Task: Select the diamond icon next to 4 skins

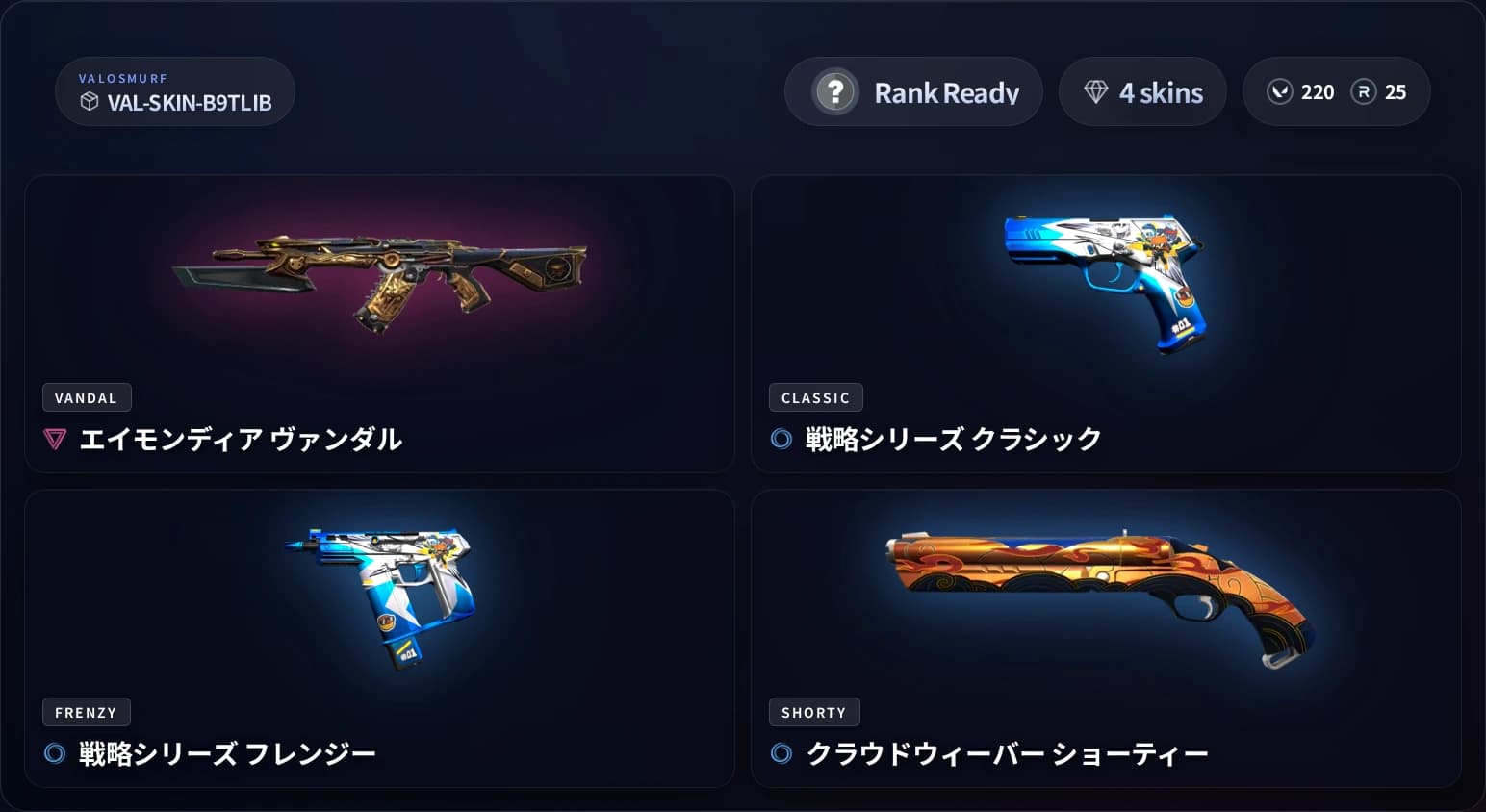Action: coord(1096,91)
